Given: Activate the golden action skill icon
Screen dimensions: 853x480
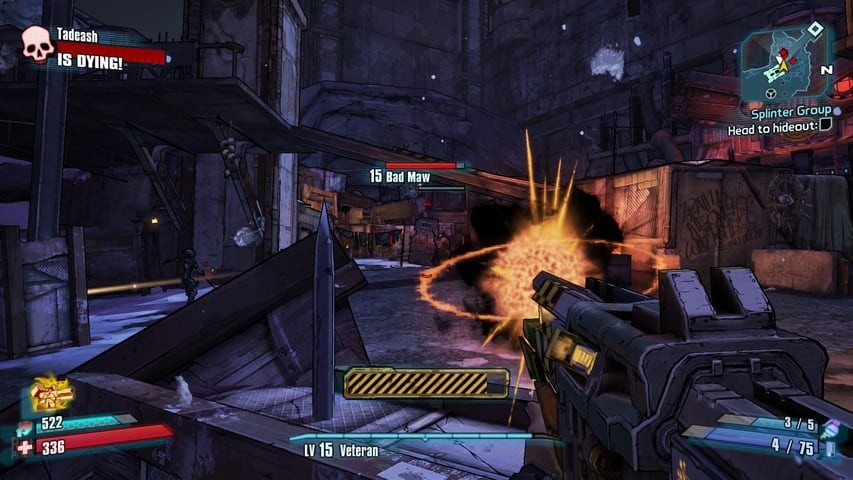Looking at the screenshot, I should [x=50, y=394].
